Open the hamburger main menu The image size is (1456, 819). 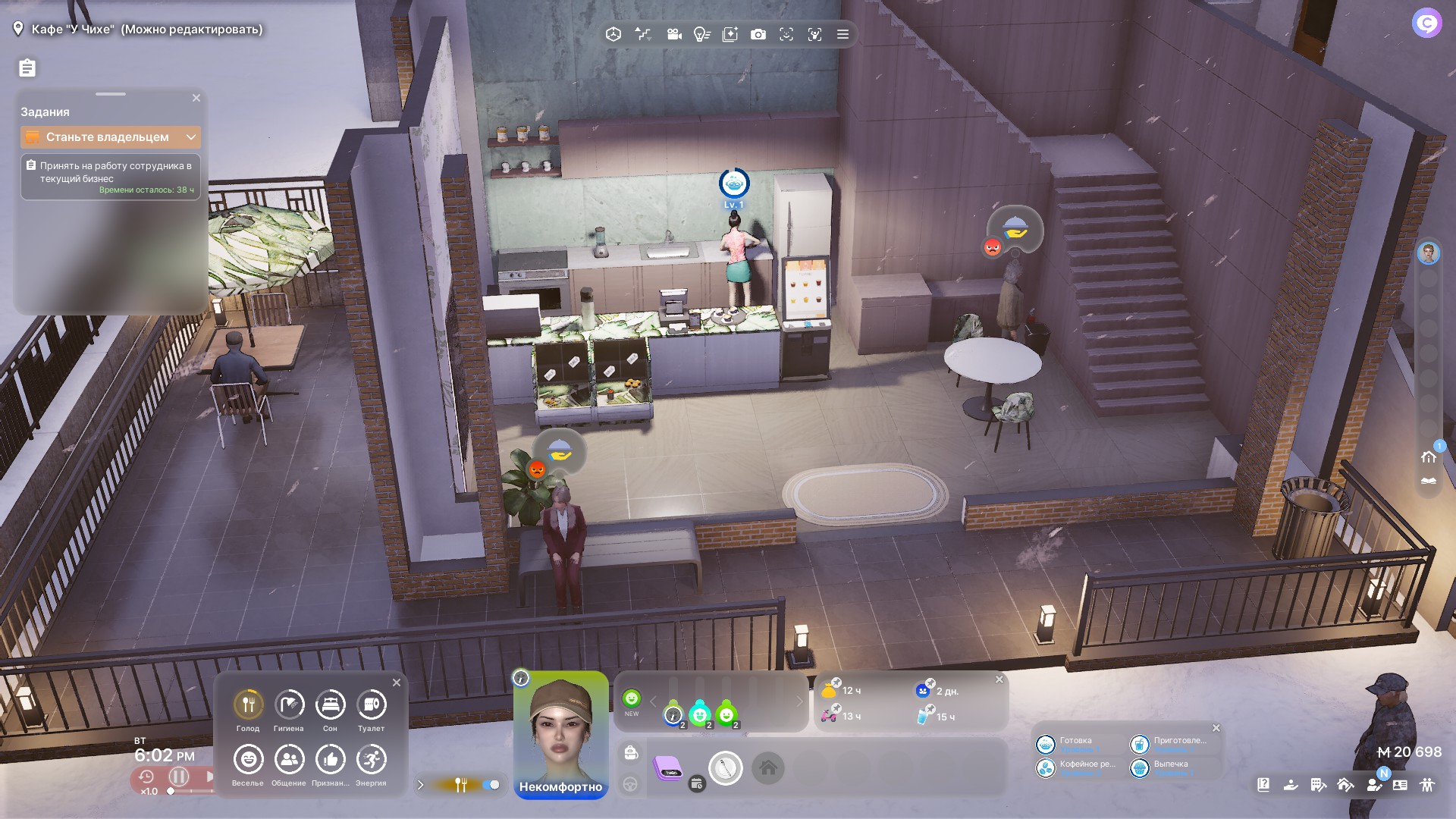pyautogui.click(x=843, y=34)
